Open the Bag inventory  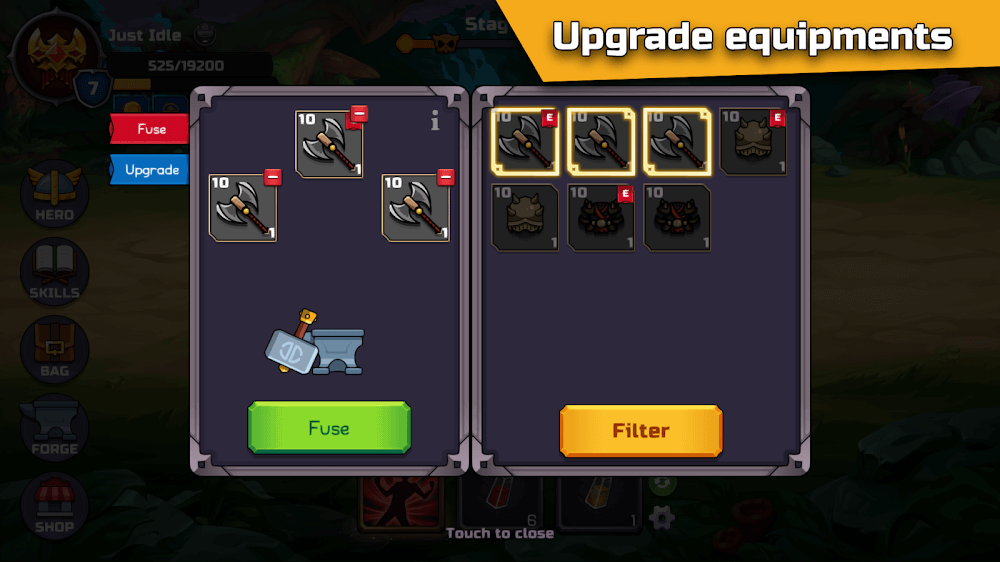pos(54,349)
